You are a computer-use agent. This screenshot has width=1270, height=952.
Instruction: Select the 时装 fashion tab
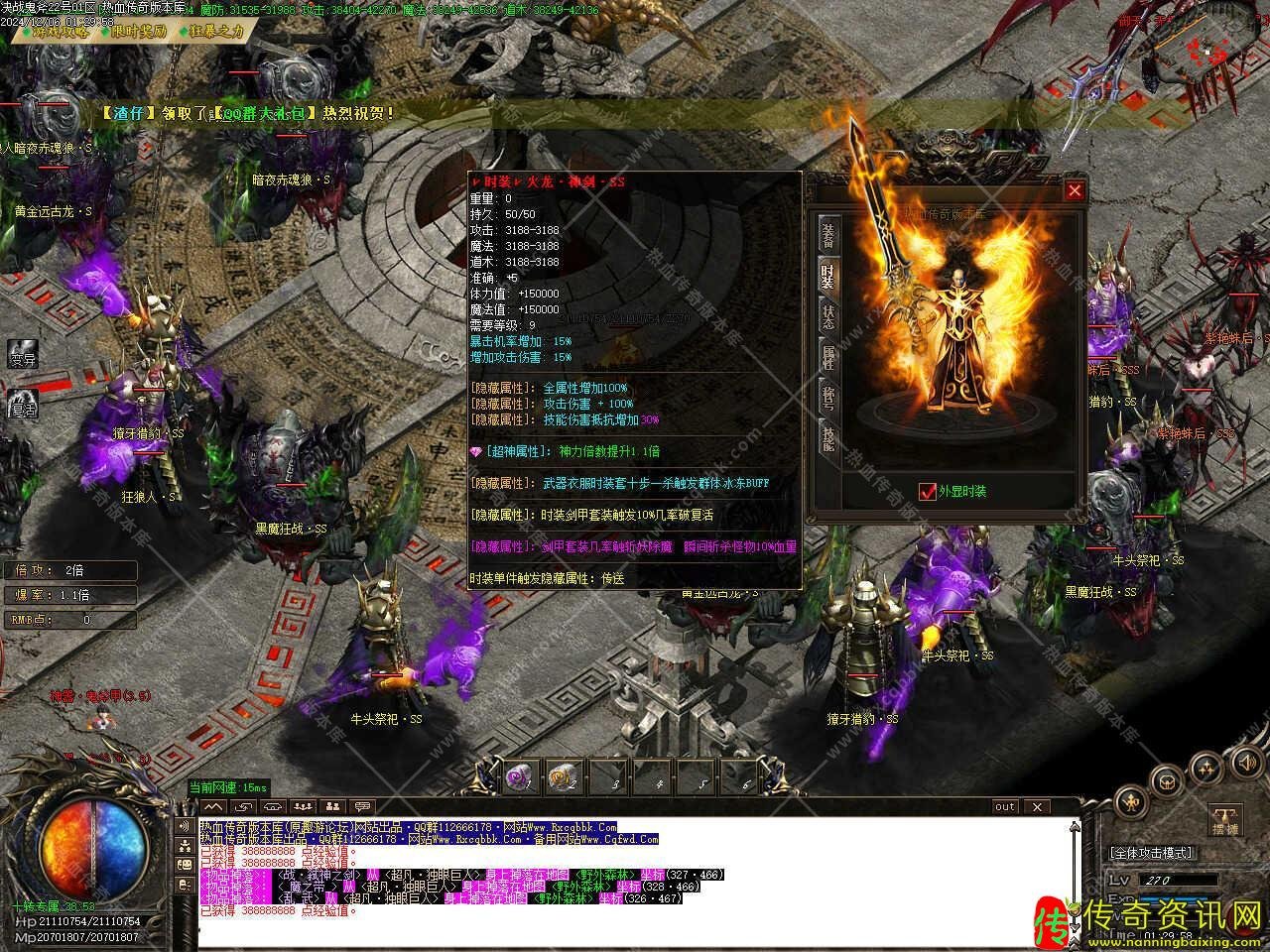[827, 277]
